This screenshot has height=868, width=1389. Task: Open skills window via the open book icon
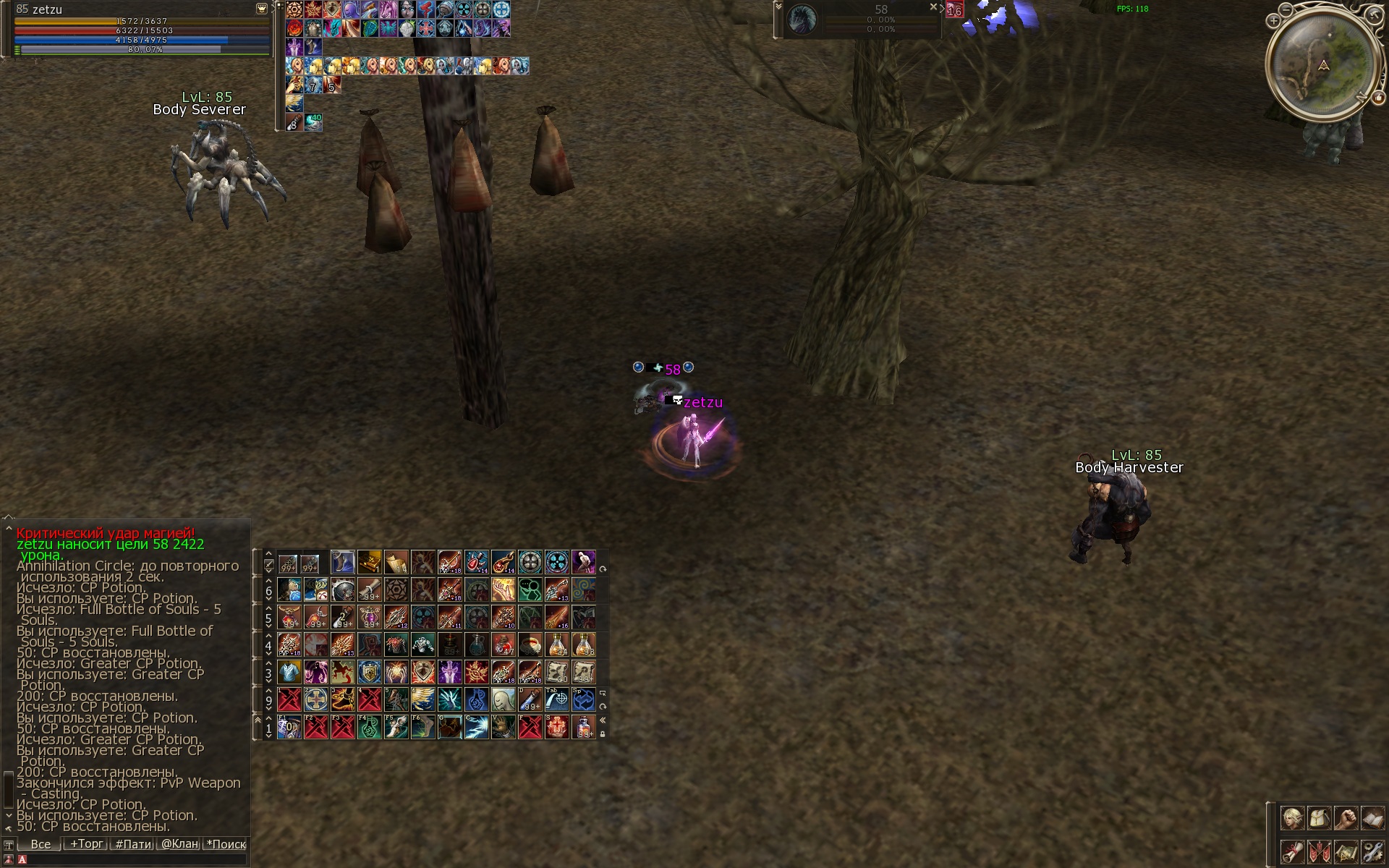pos(1372,819)
